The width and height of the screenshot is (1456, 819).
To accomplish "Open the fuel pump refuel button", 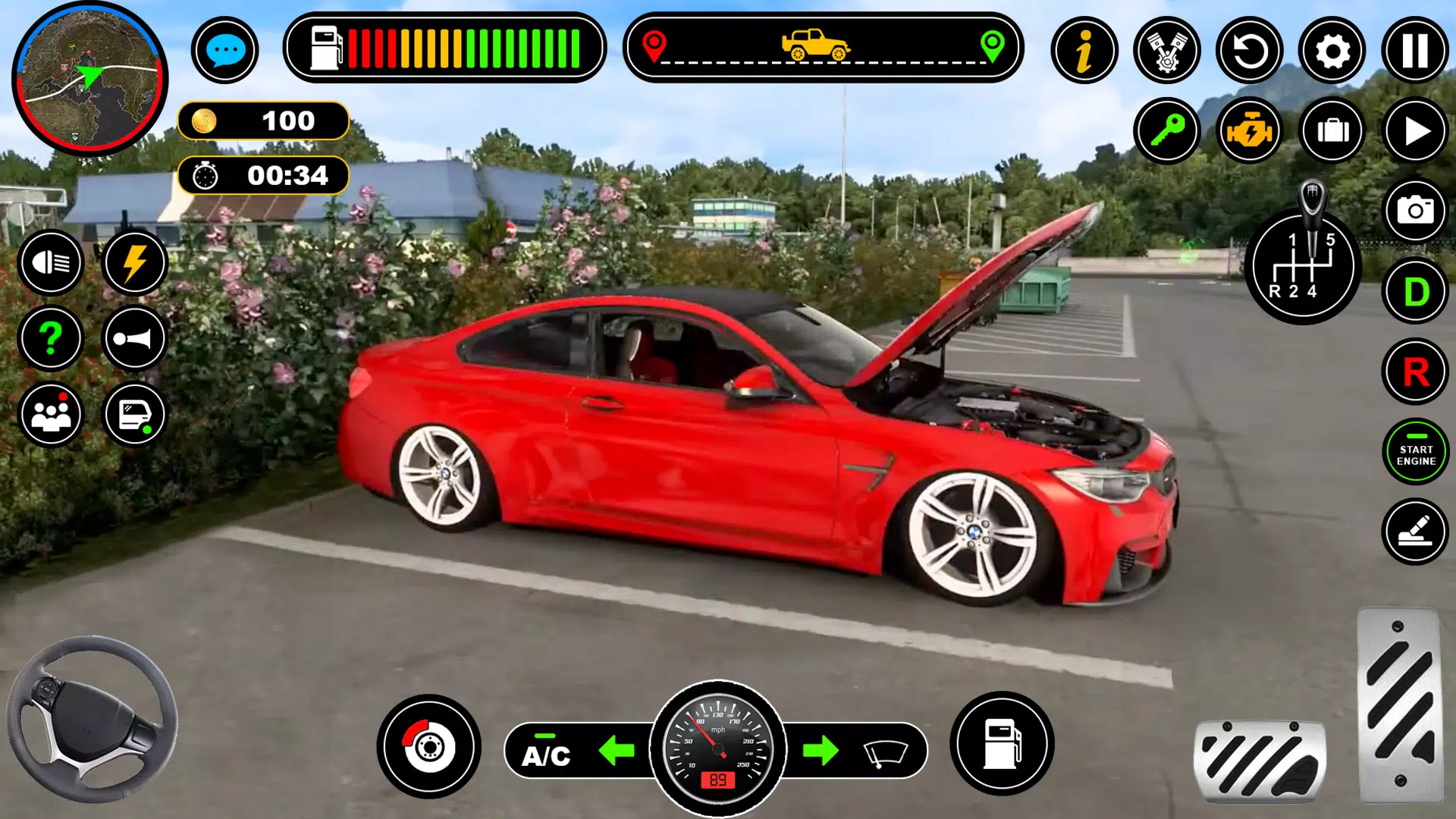I will (x=1002, y=744).
